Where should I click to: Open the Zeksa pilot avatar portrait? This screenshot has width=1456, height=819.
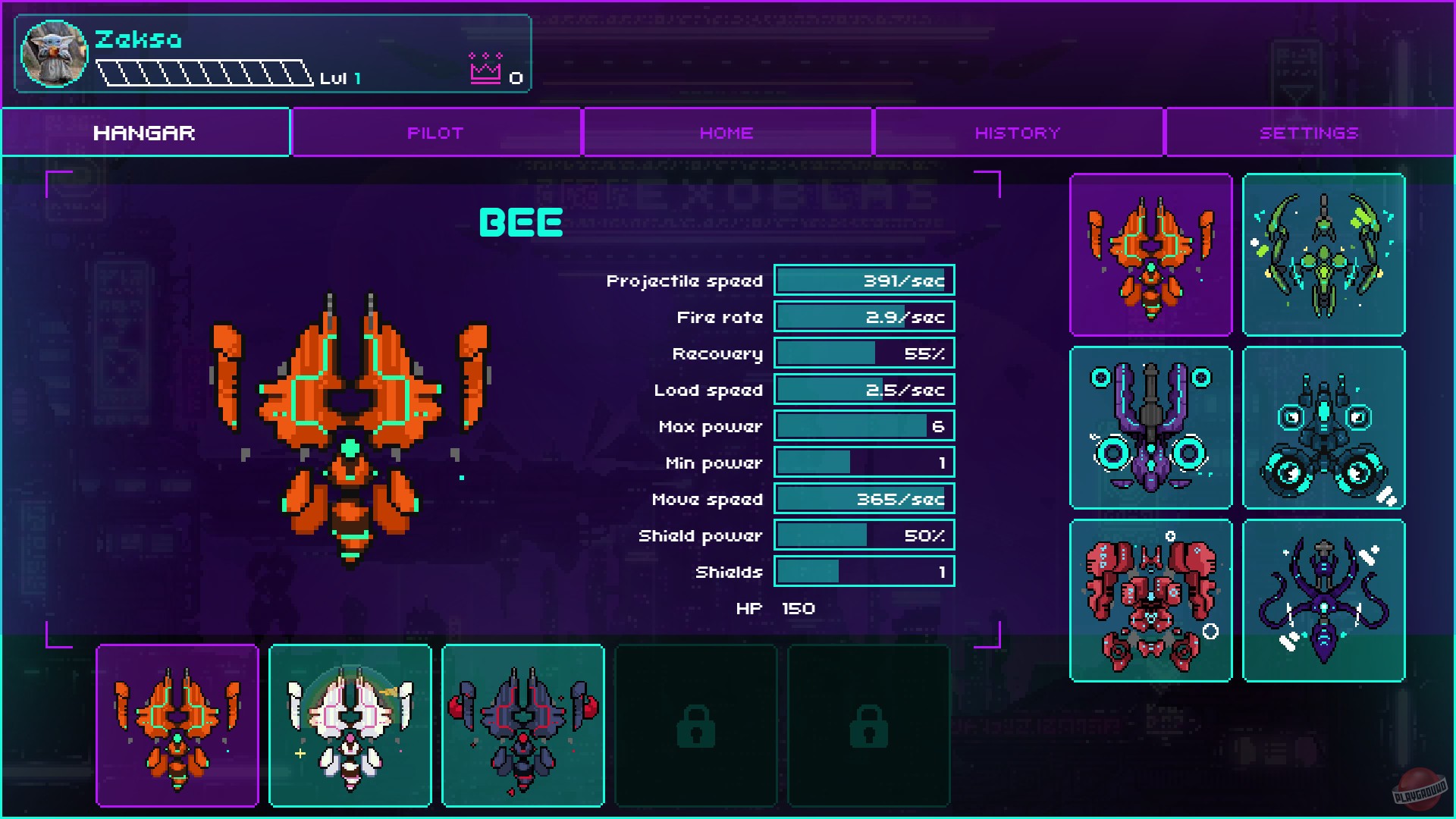pyautogui.click(x=54, y=53)
